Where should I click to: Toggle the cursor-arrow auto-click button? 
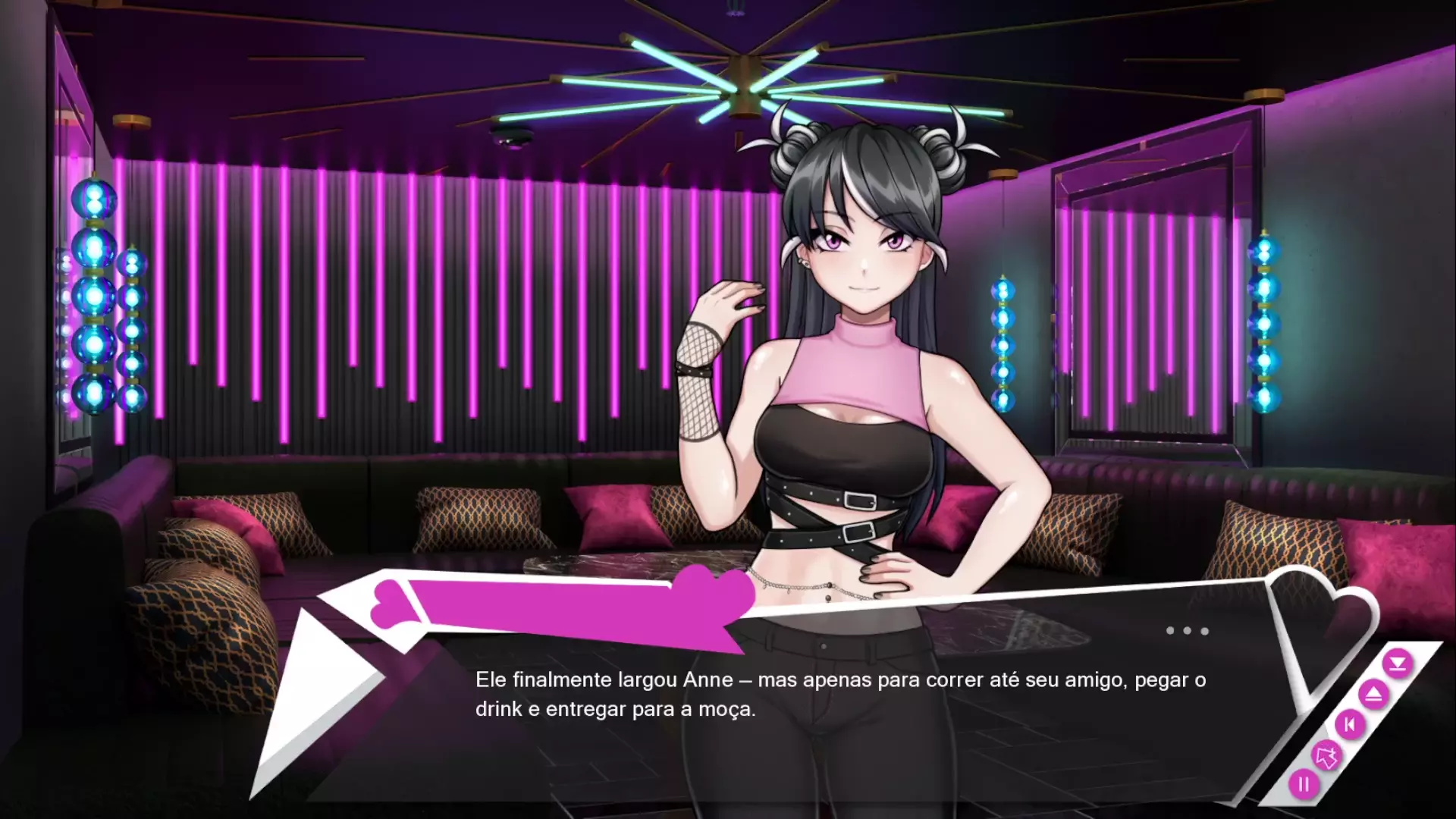coord(1326,755)
